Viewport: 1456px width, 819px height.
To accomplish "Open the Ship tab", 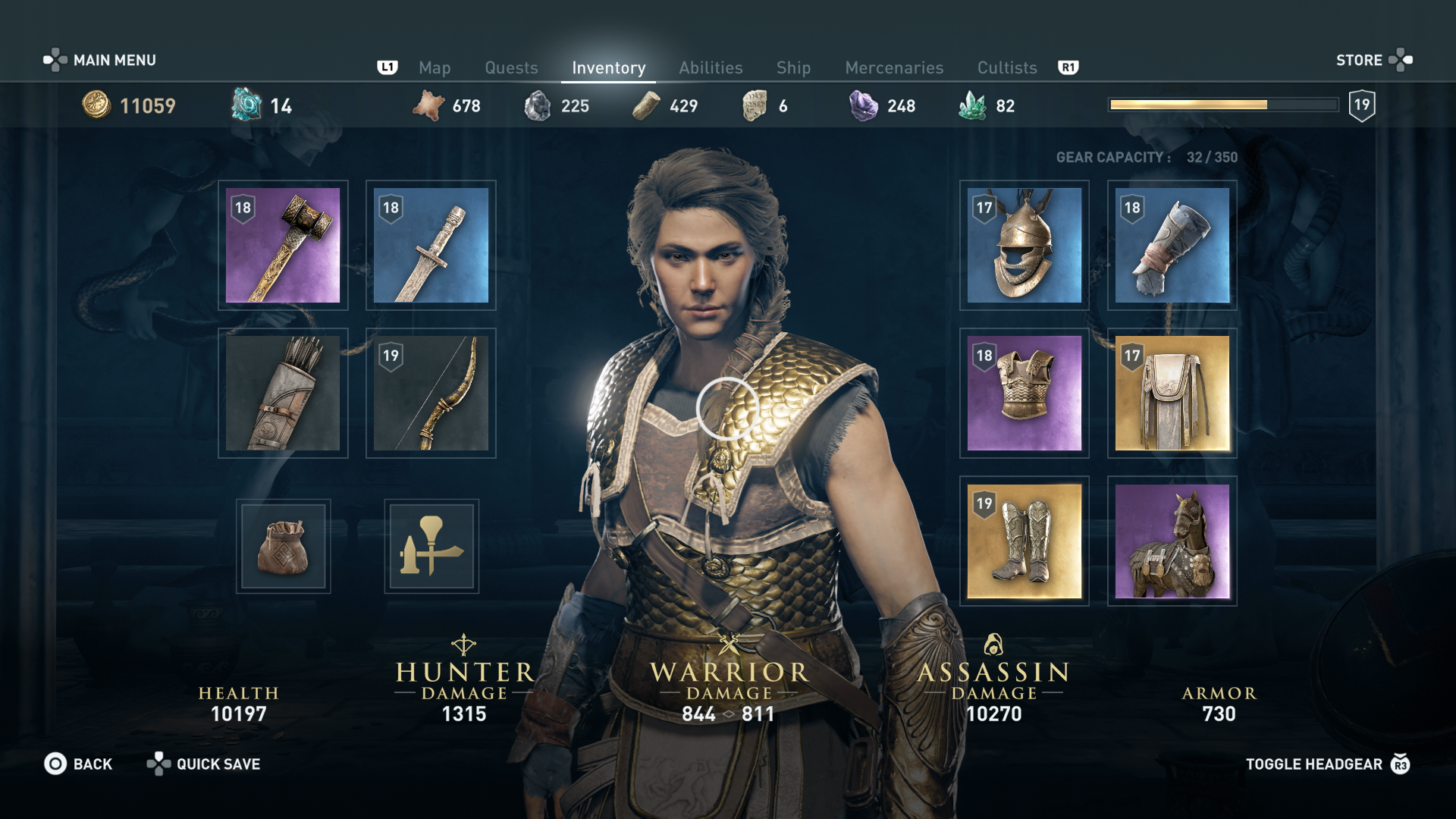I will click(793, 68).
